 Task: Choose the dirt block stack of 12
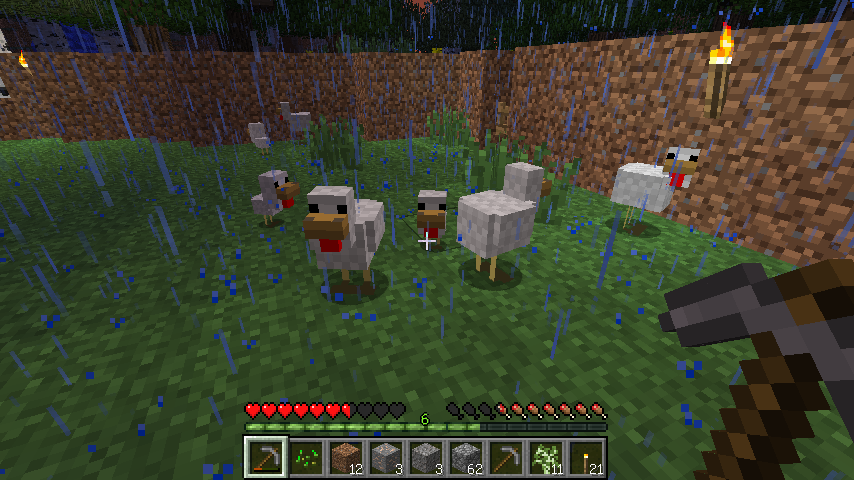coord(346,457)
